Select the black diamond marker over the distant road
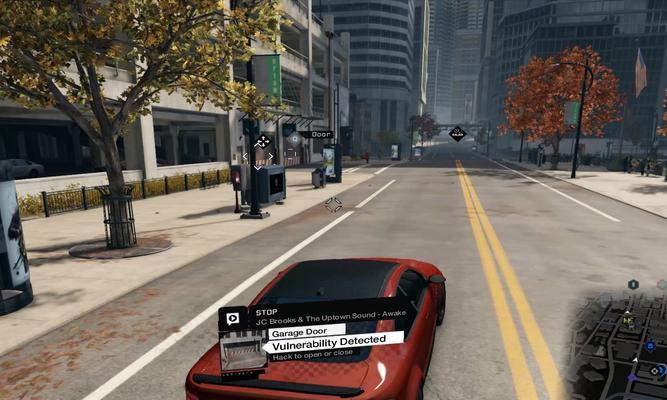 457,133
